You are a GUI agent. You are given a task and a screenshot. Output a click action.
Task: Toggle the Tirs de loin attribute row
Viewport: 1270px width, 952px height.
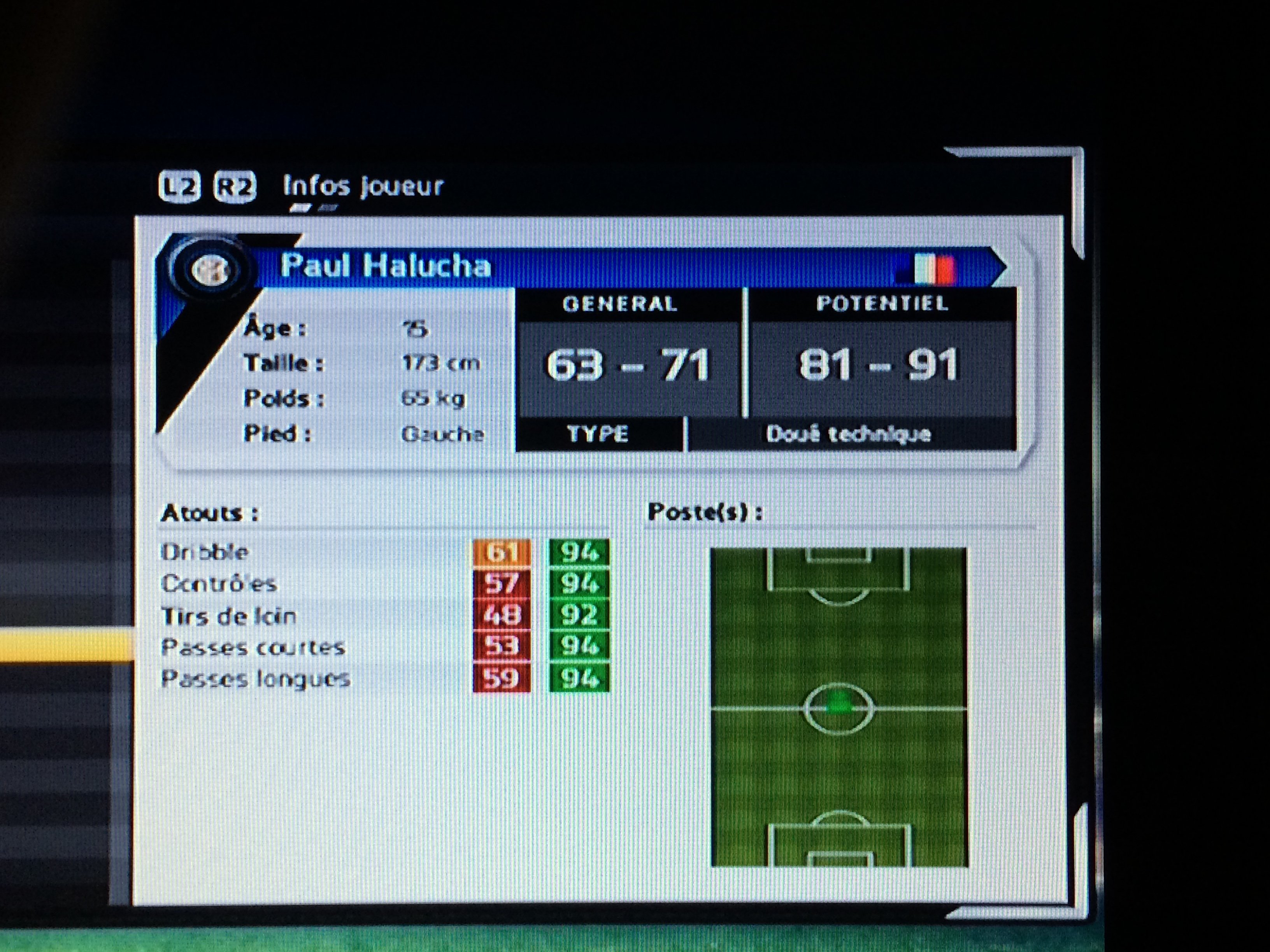pos(227,615)
